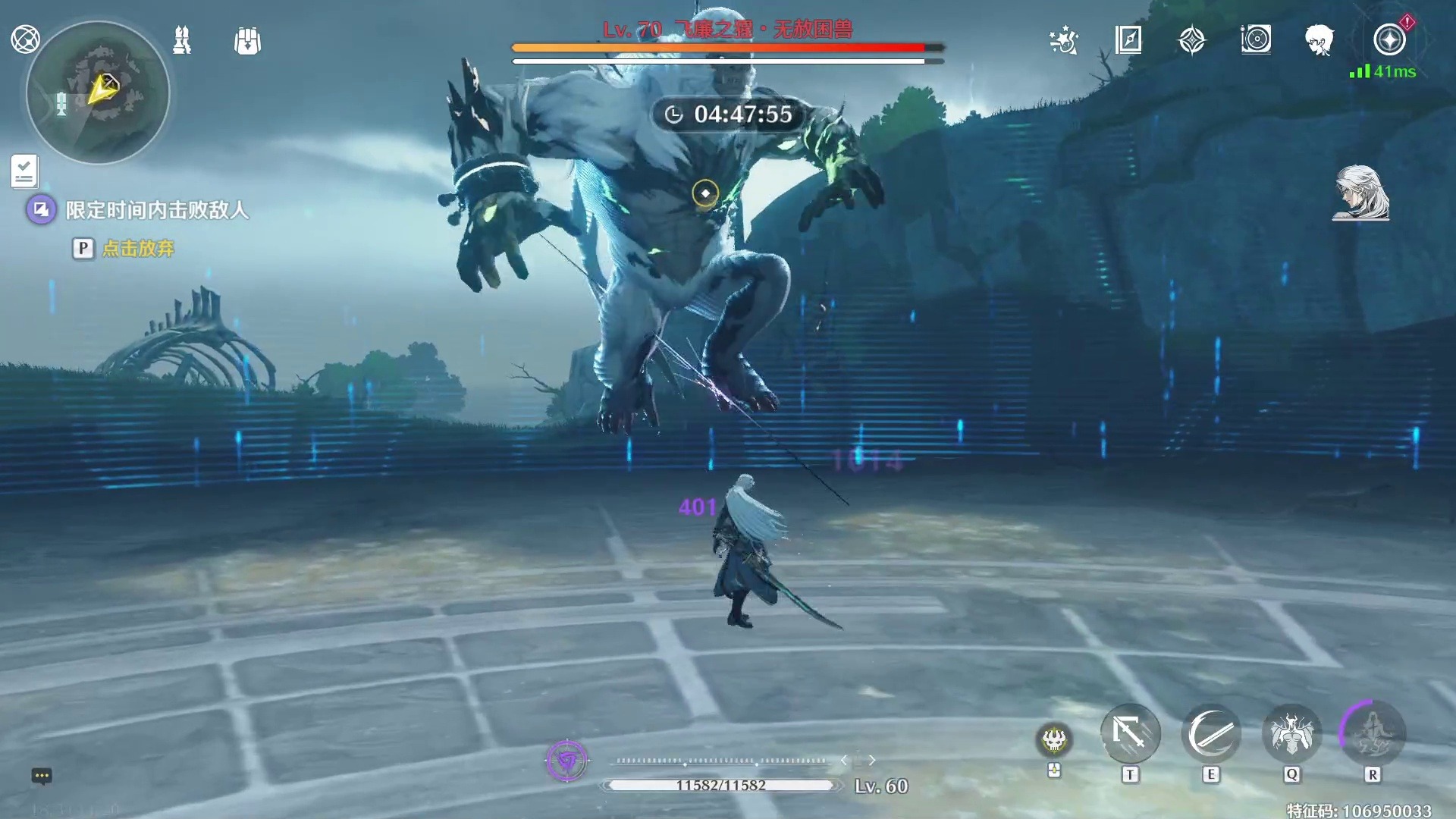The height and width of the screenshot is (819, 1456).
Task: Click the chess piece icon
Action: (182, 40)
